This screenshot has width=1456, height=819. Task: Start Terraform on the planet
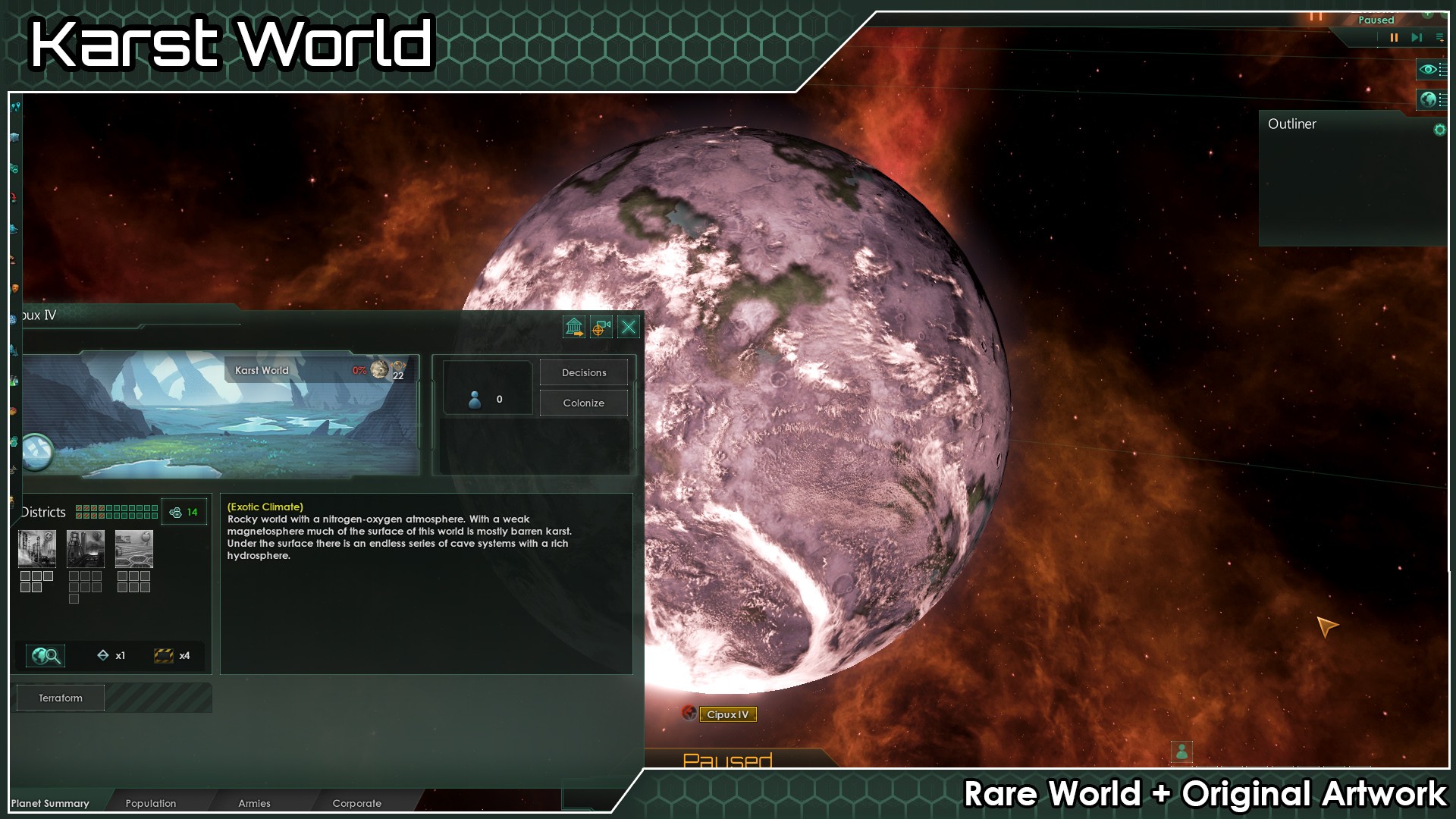(x=61, y=698)
